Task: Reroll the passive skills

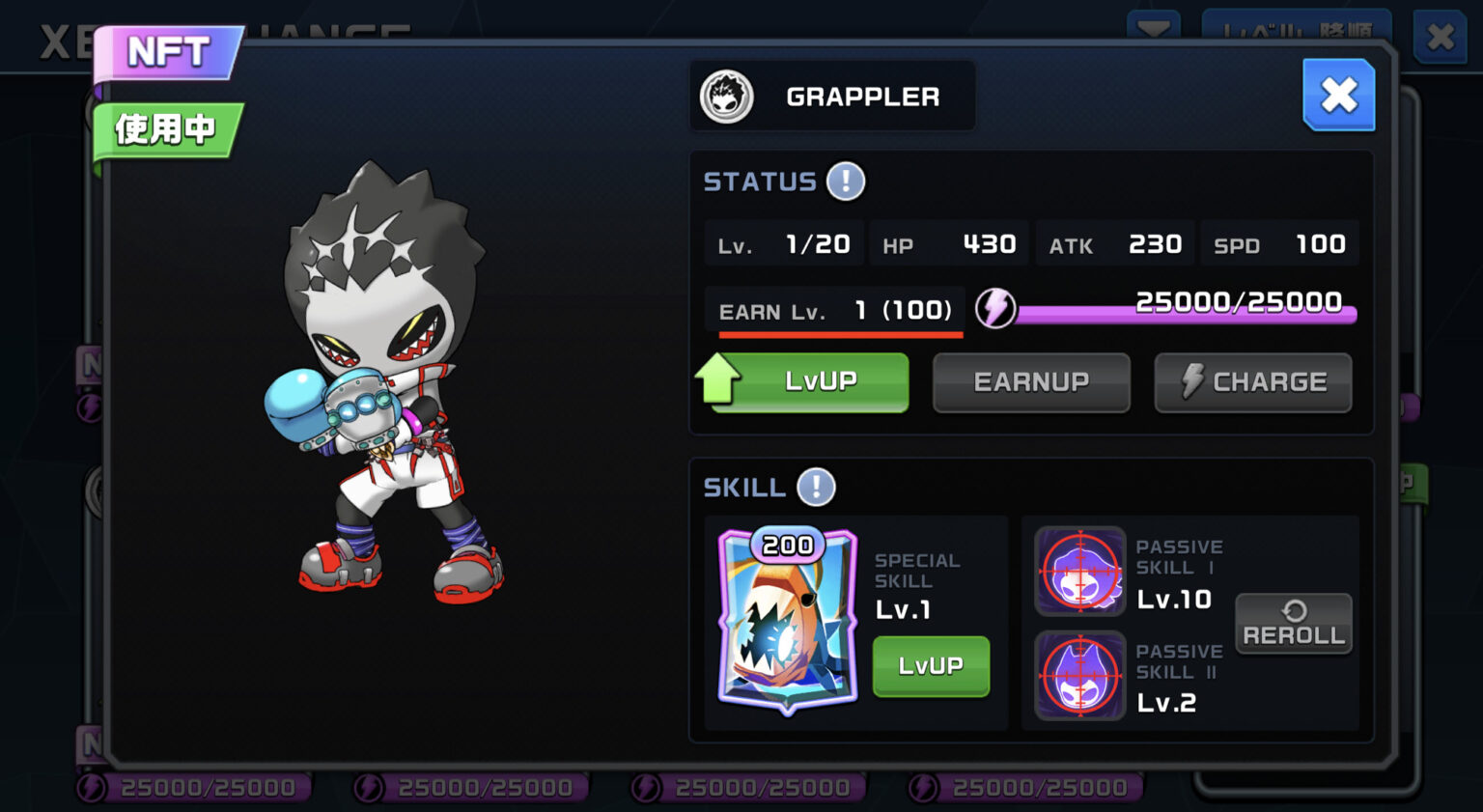Action: 1293,624
